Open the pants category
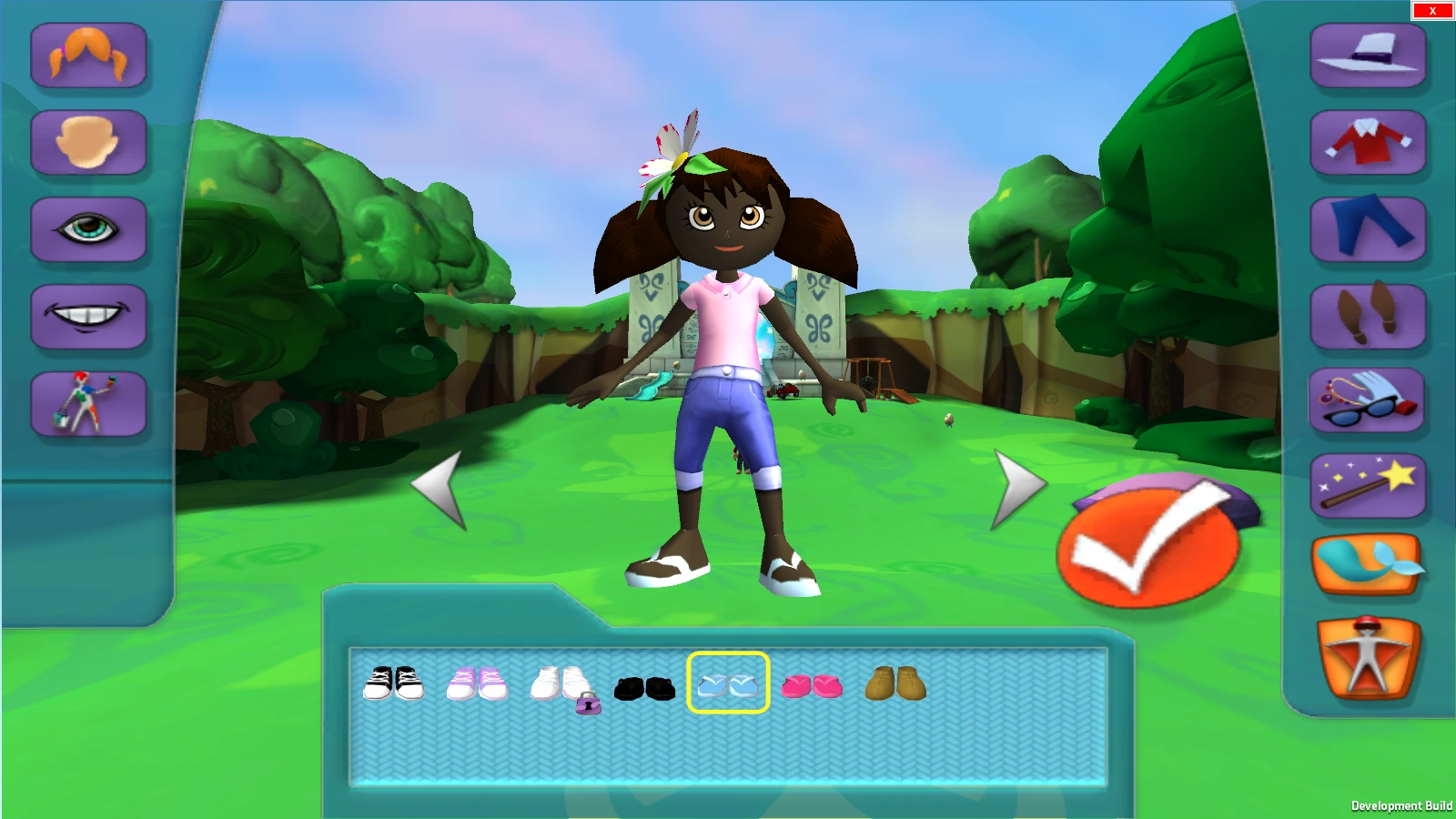Screen dimensions: 1456x819 pos(1367,230)
